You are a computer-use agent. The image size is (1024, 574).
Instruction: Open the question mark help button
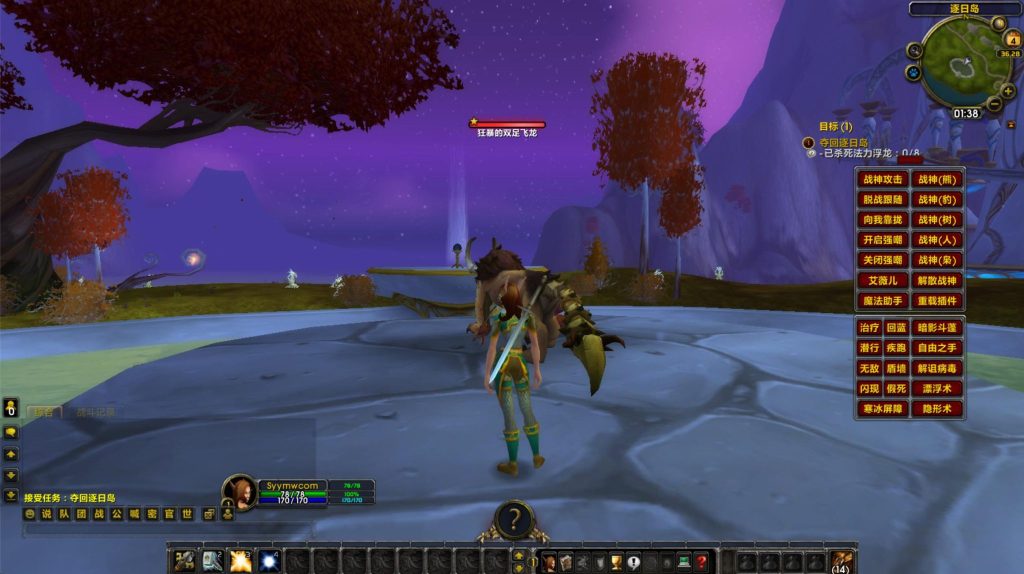[513, 519]
